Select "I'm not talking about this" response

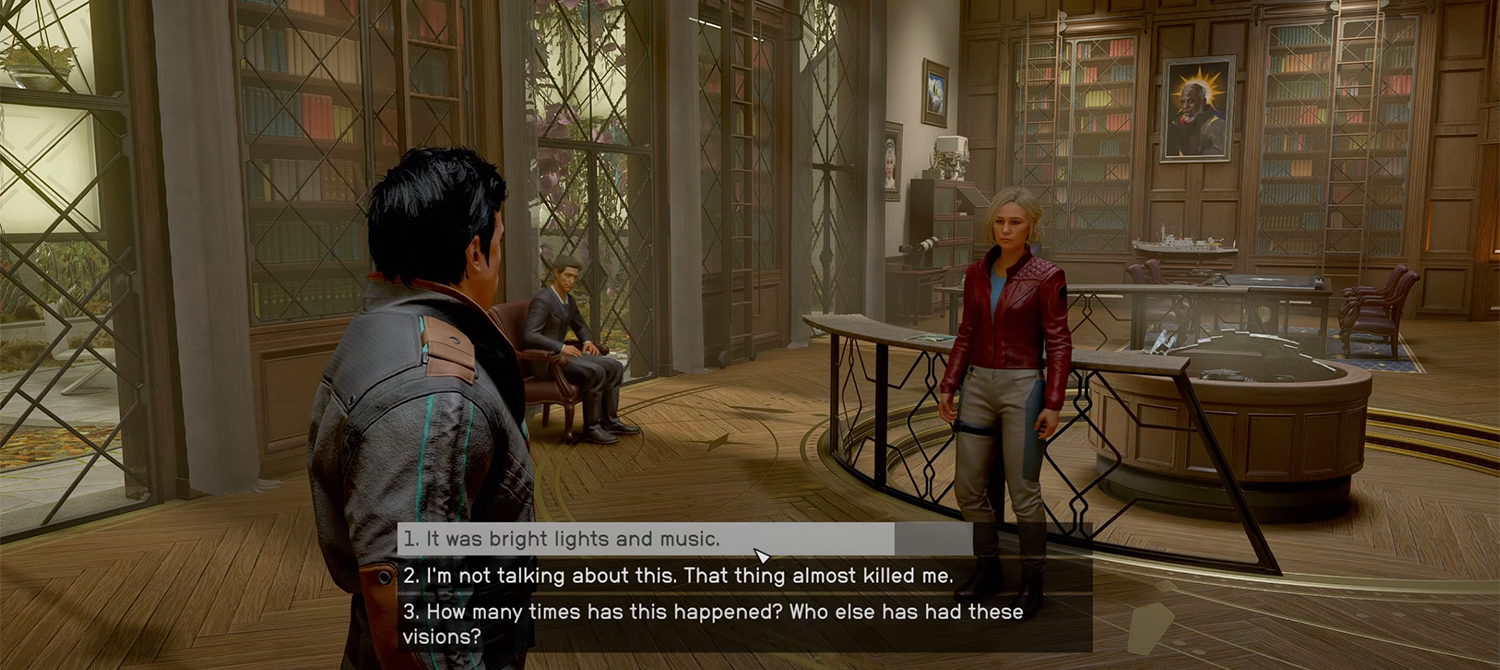tap(677, 576)
